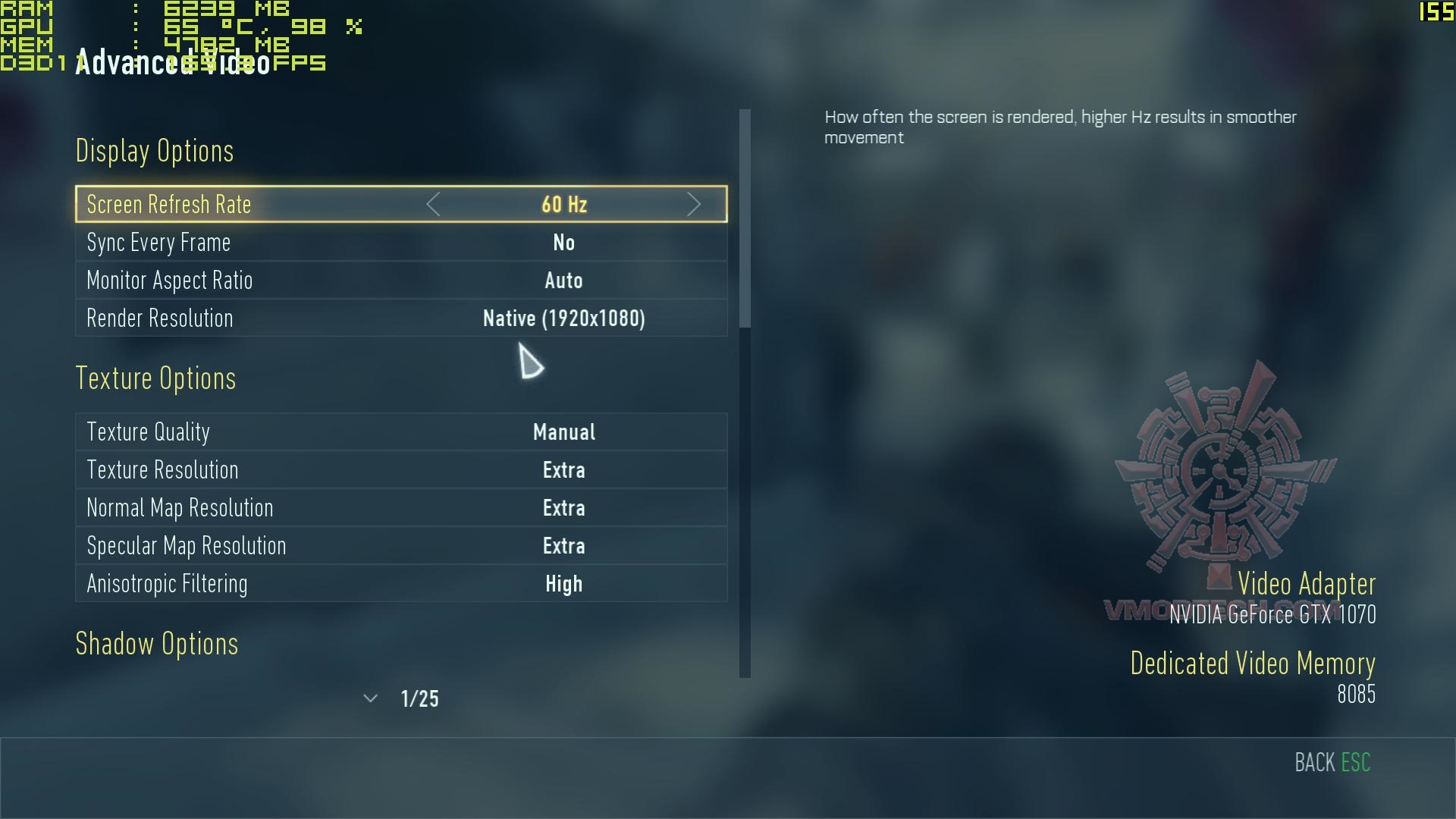This screenshot has width=1456, height=819.
Task: Choose the Monitor Aspect Ratio setting
Action: point(401,281)
